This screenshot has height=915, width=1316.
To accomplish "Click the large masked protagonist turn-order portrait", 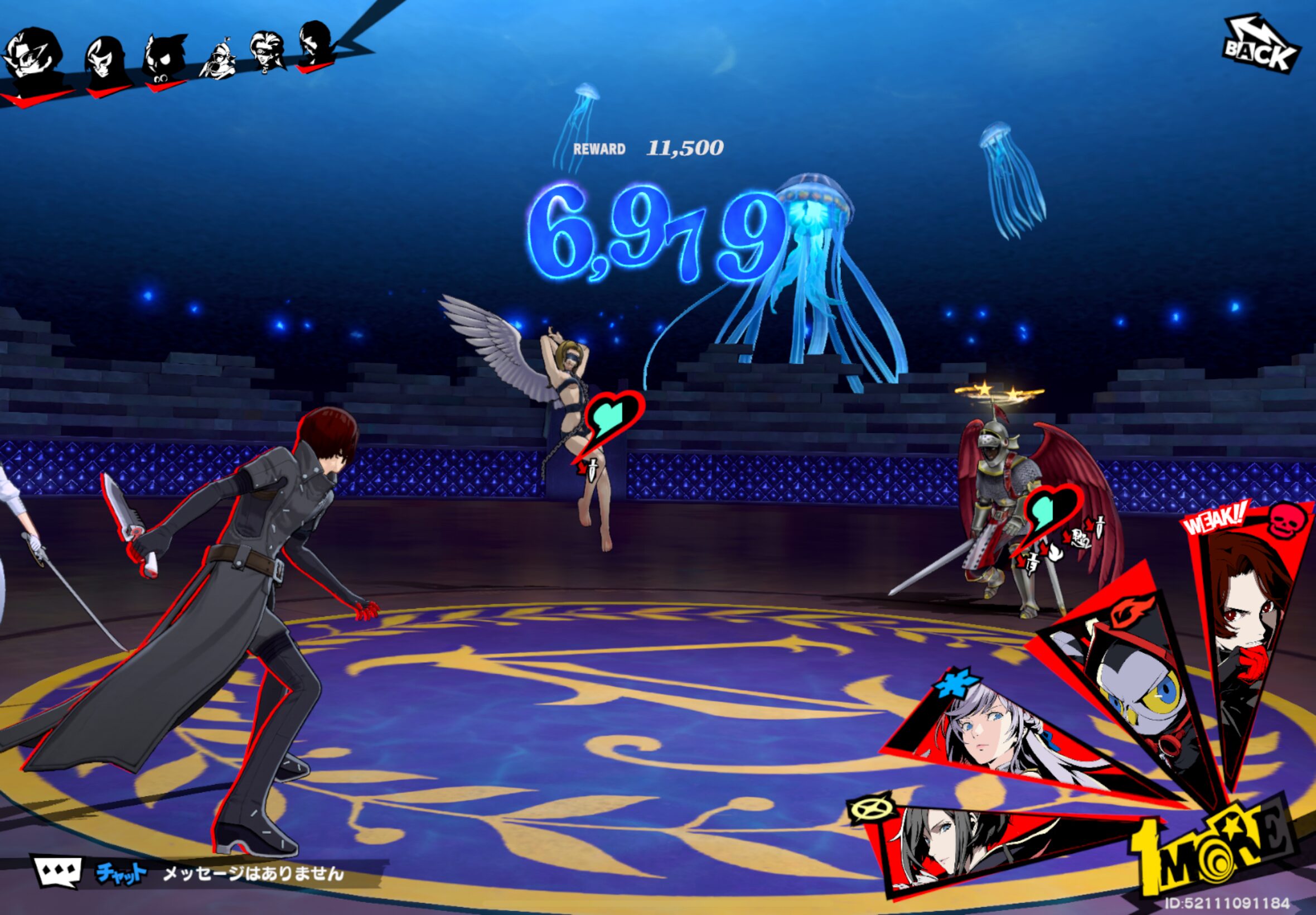I will pos(33,60).
